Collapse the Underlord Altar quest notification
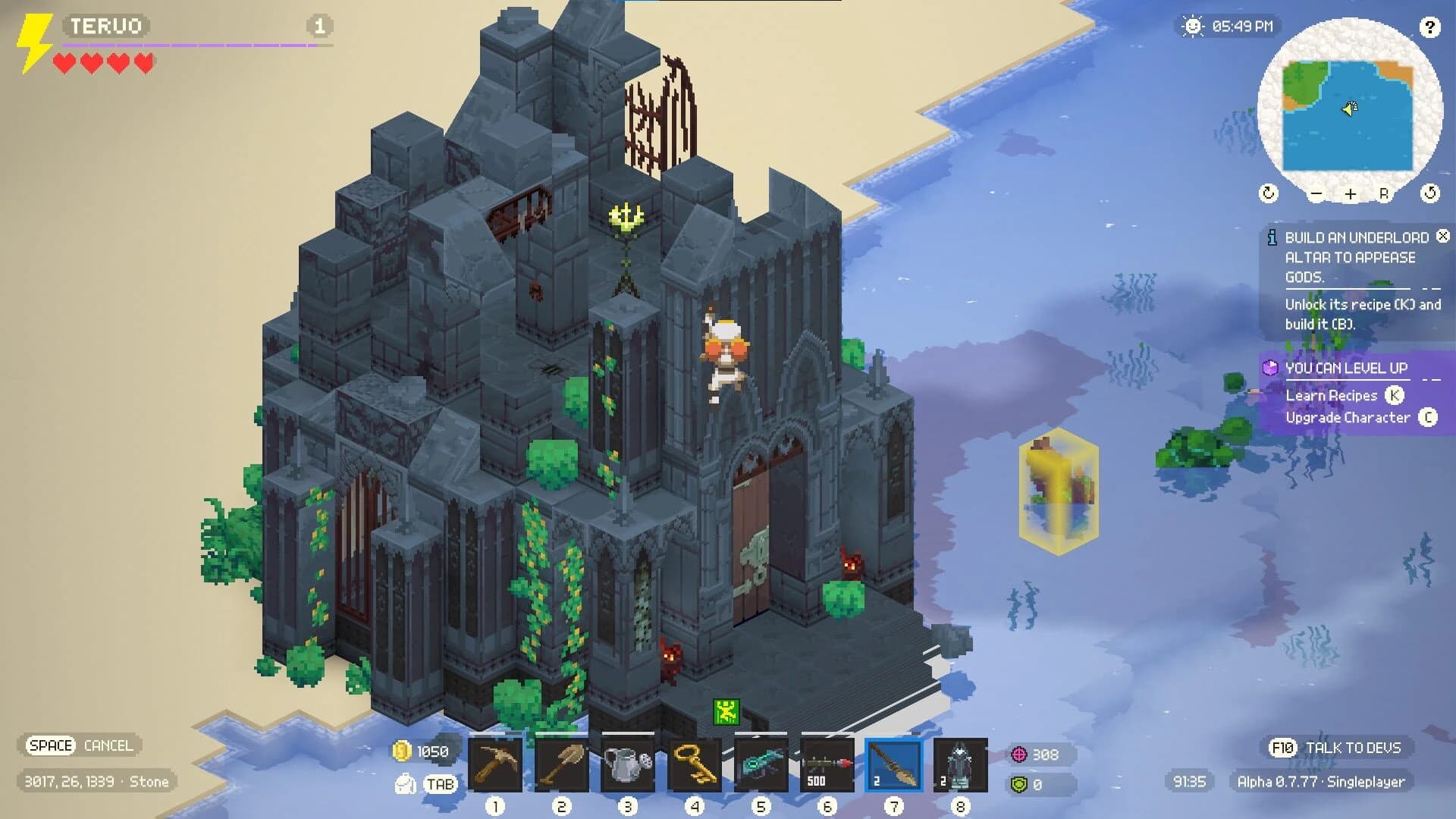 pyautogui.click(x=1442, y=237)
